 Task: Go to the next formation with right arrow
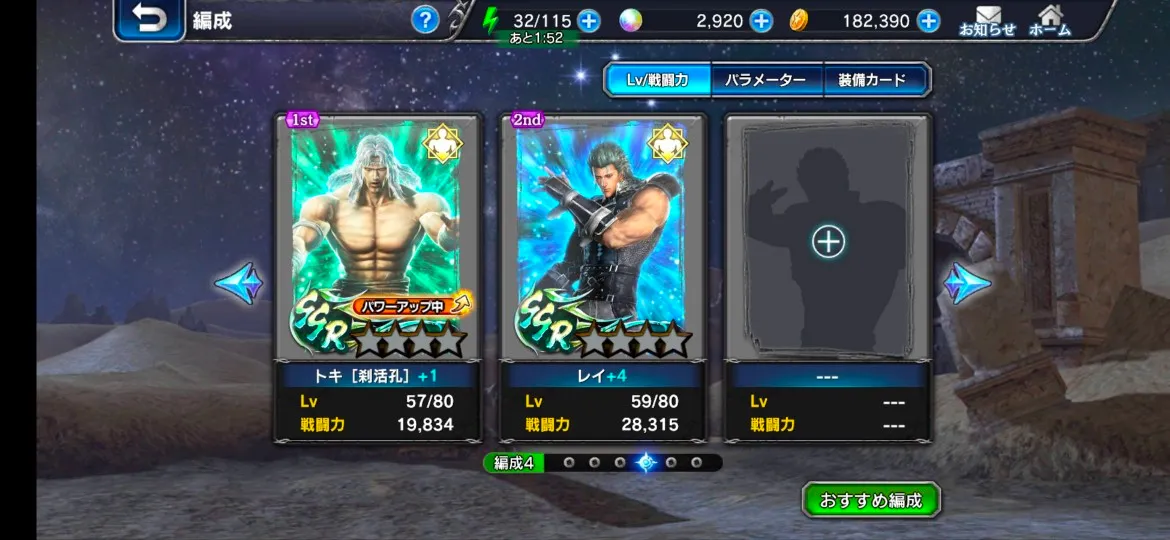coord(966,283)
